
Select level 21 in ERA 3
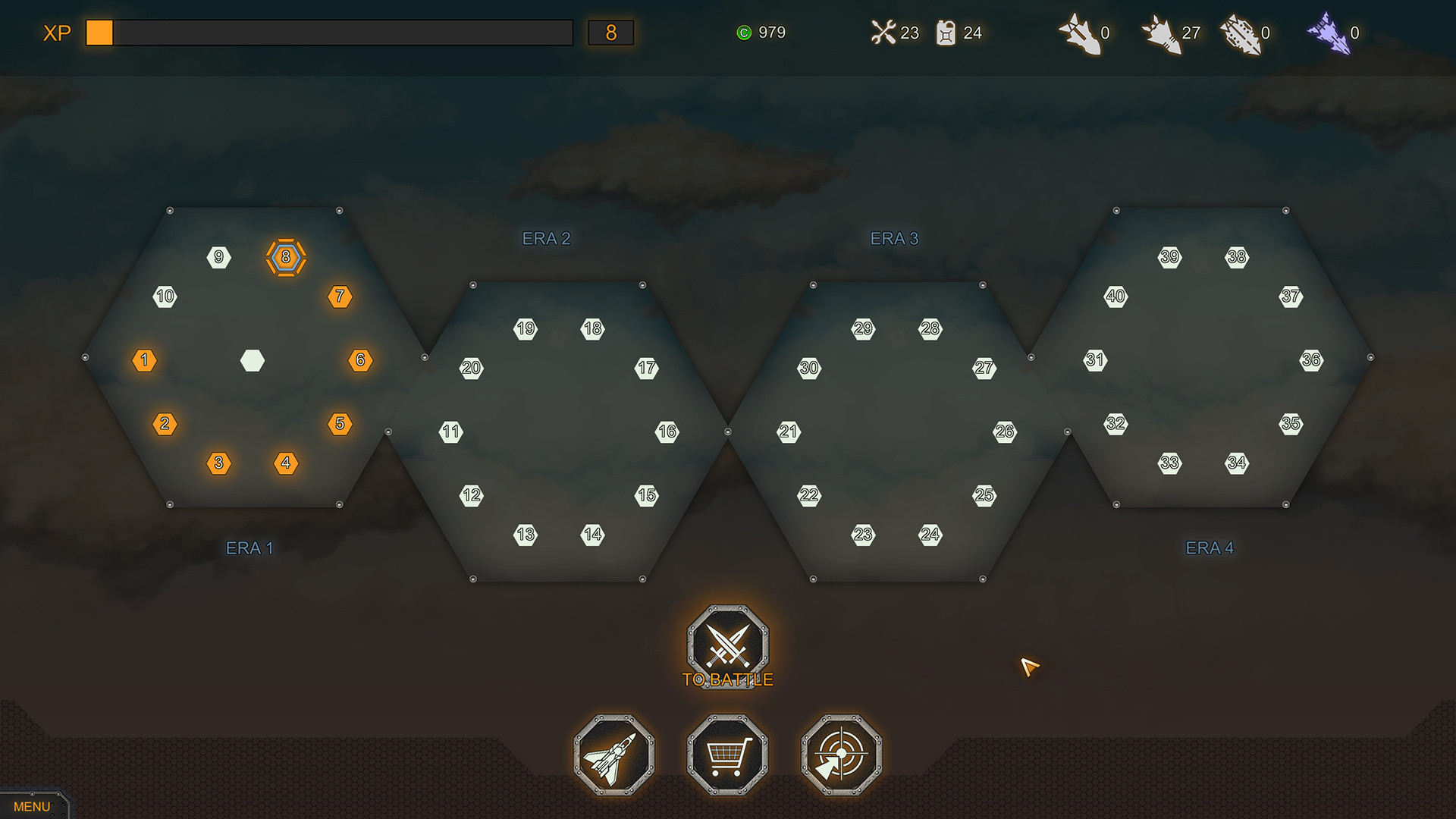tap(789, 431)
